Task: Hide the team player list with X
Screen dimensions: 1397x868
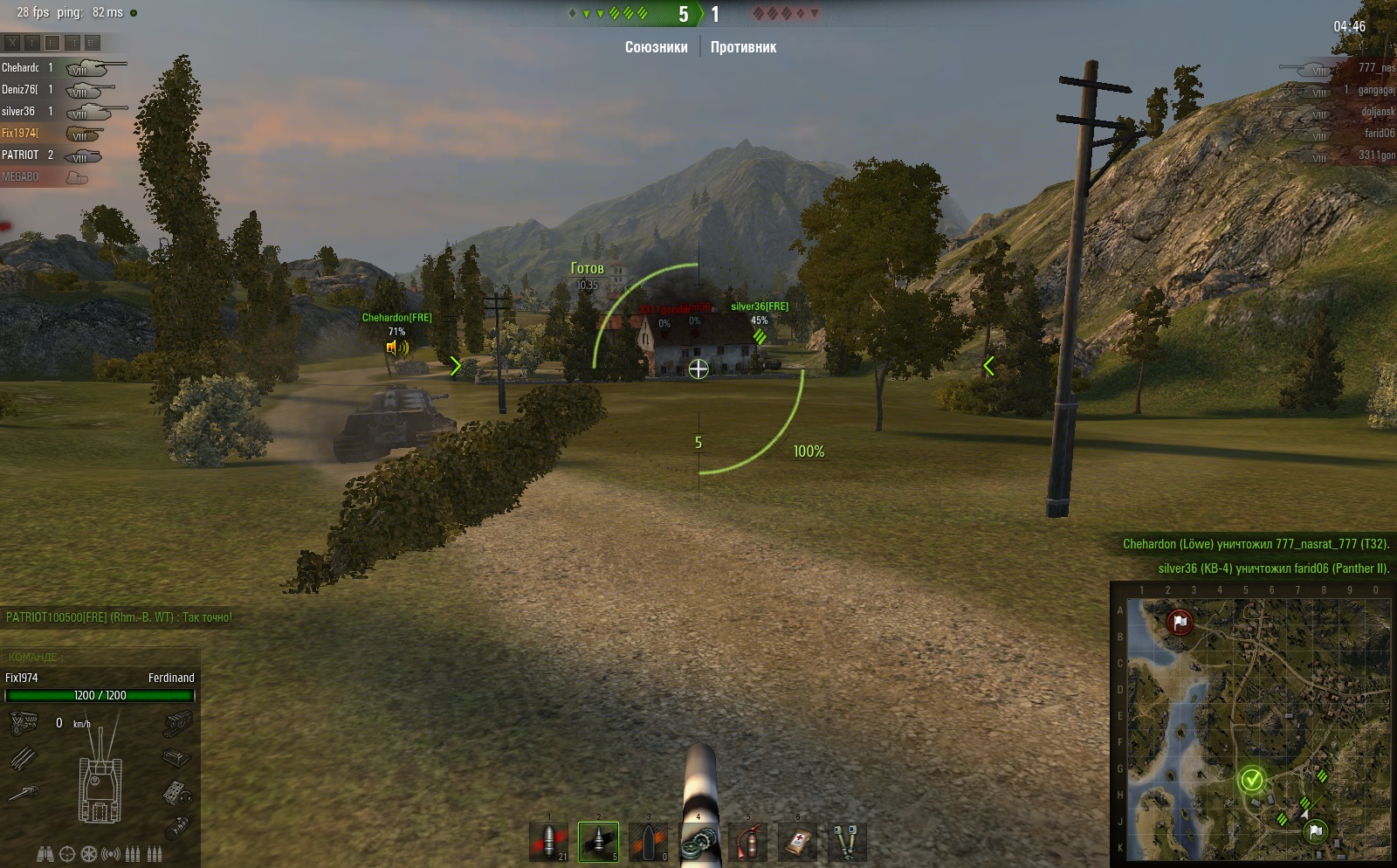Action: tap(12, 42)
